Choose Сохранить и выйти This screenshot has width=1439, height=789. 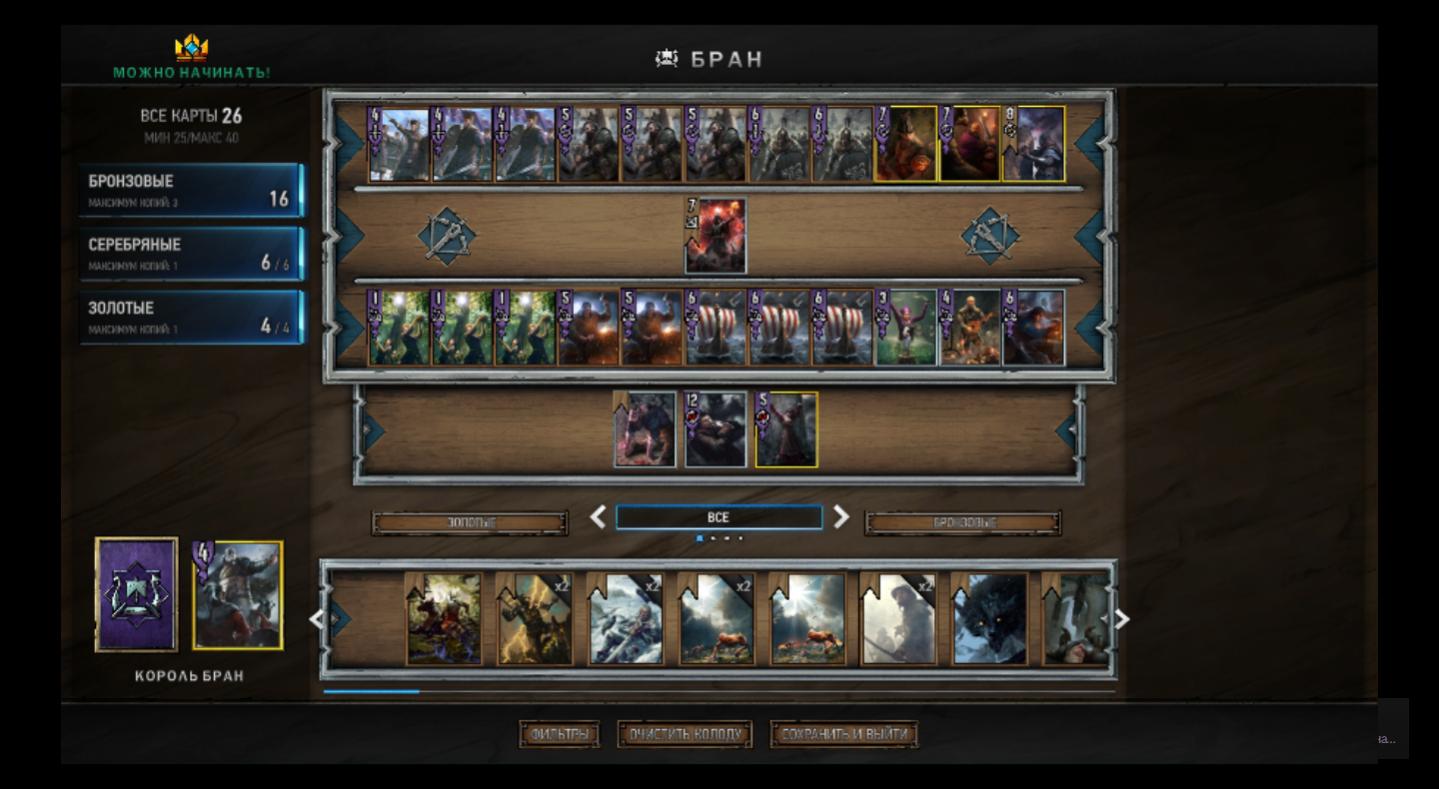tap(844, 735)
